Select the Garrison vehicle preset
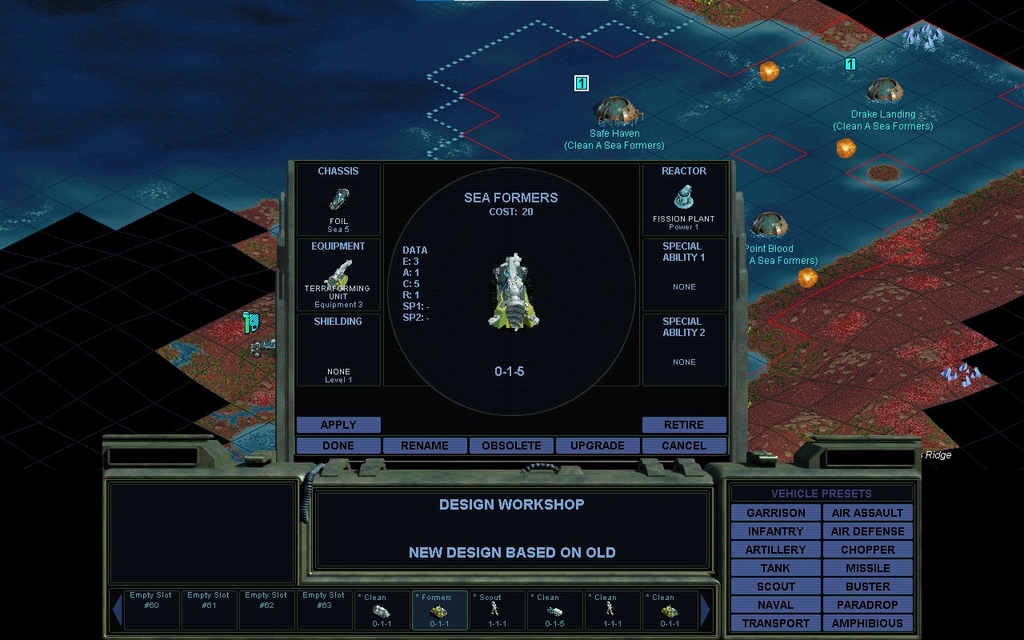 (776, 513)
